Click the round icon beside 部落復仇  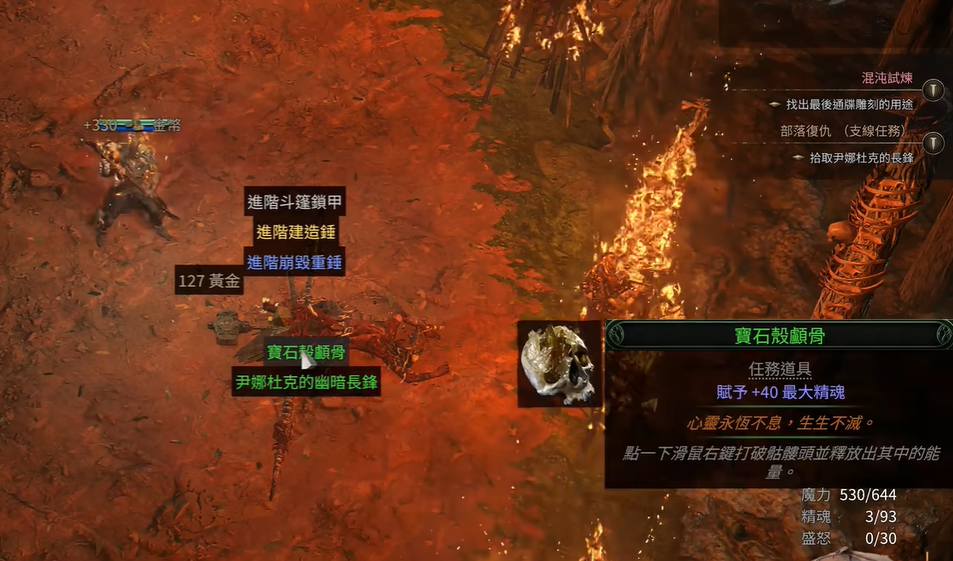(x=933, y=143)
